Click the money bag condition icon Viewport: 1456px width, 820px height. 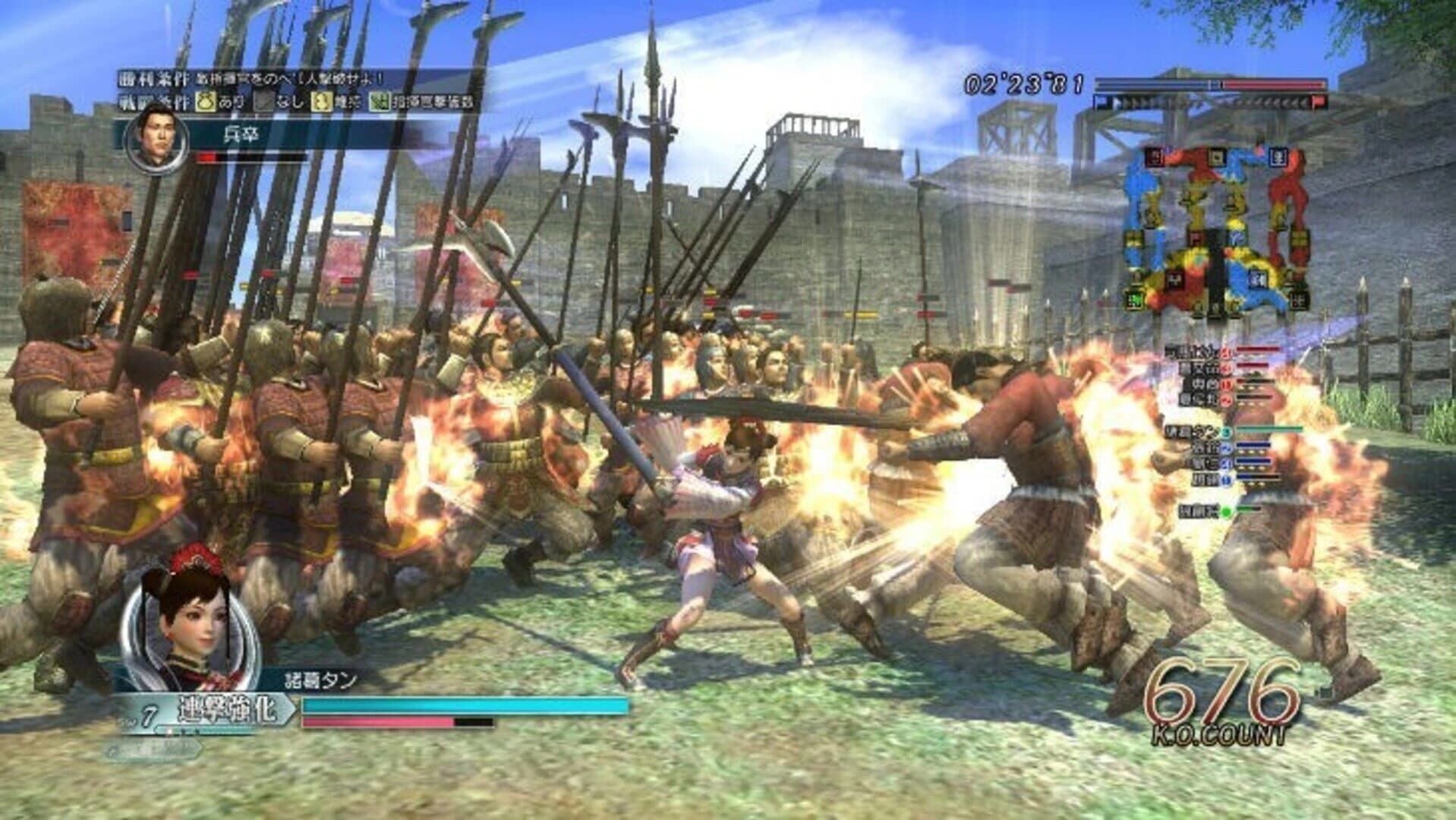206,102
